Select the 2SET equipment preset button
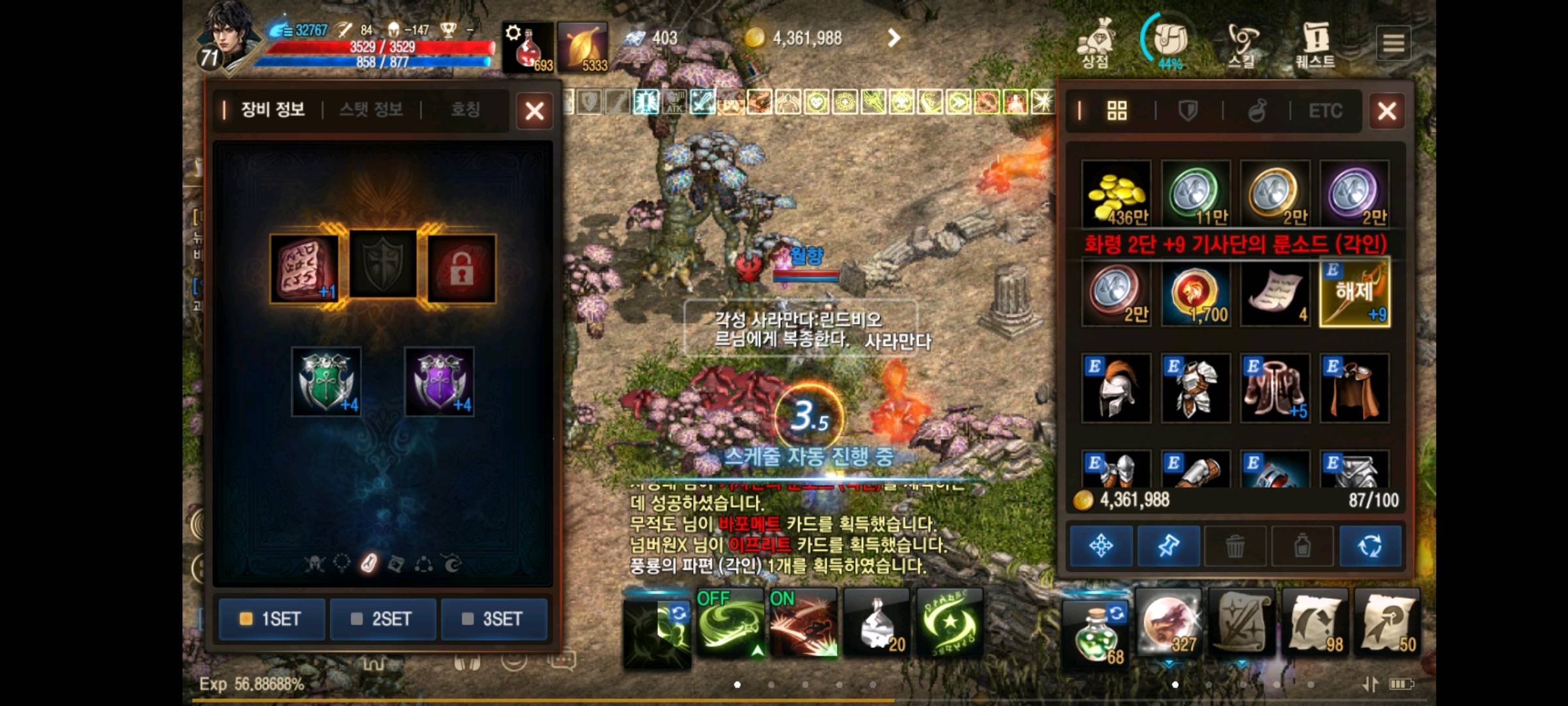The width and height of the screenshot is (1568, 706). (383, 619)
